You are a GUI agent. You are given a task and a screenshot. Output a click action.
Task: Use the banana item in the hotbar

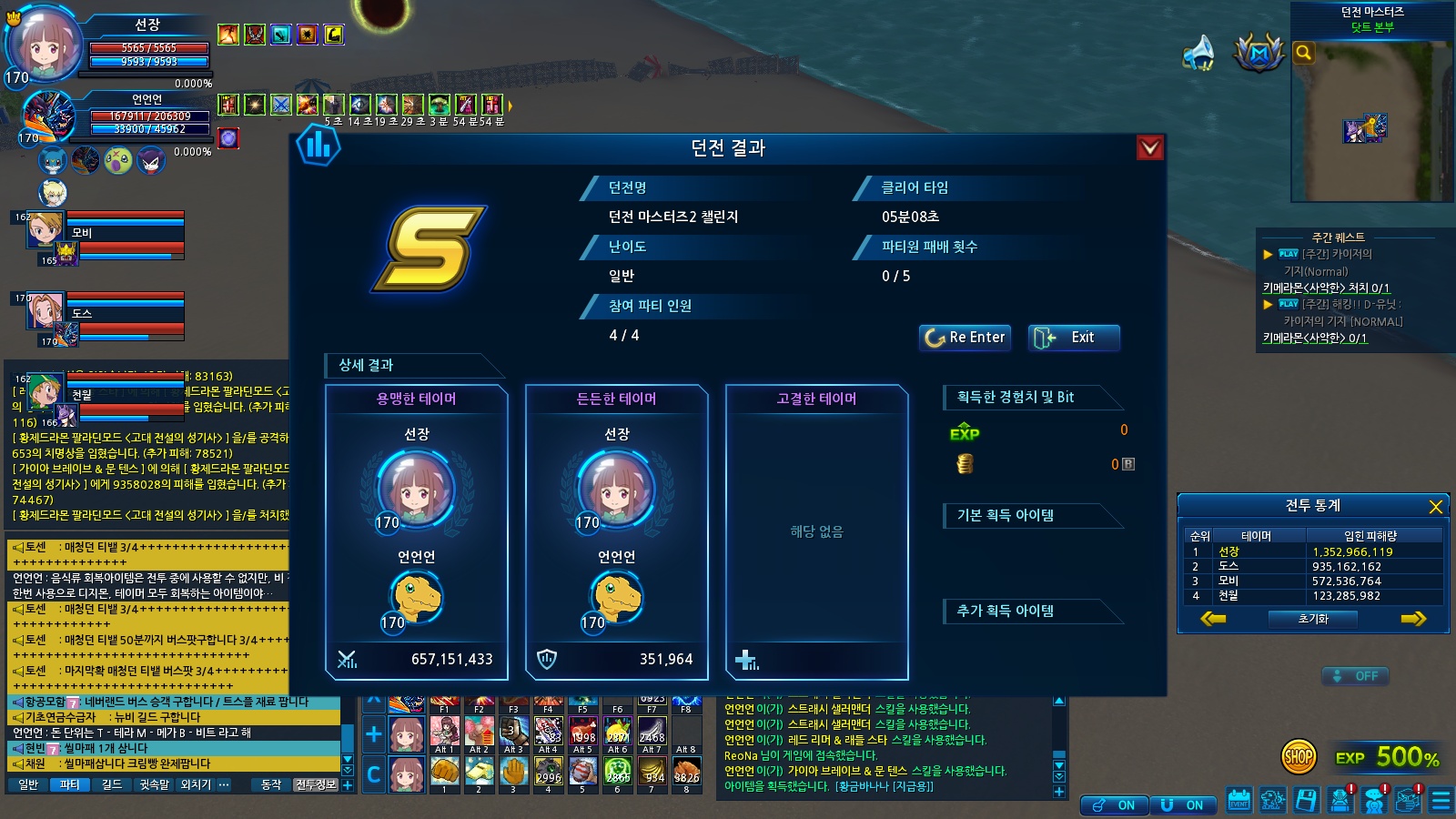[x=652, y=772]
